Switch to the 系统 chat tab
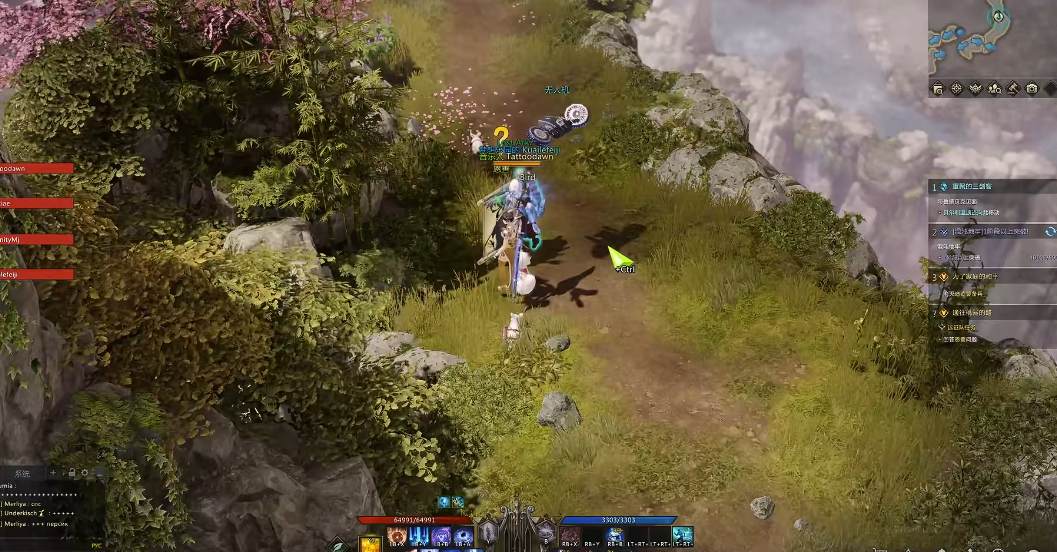The width and height of the screenshot is (1057, 552). (x=22, y=472)
